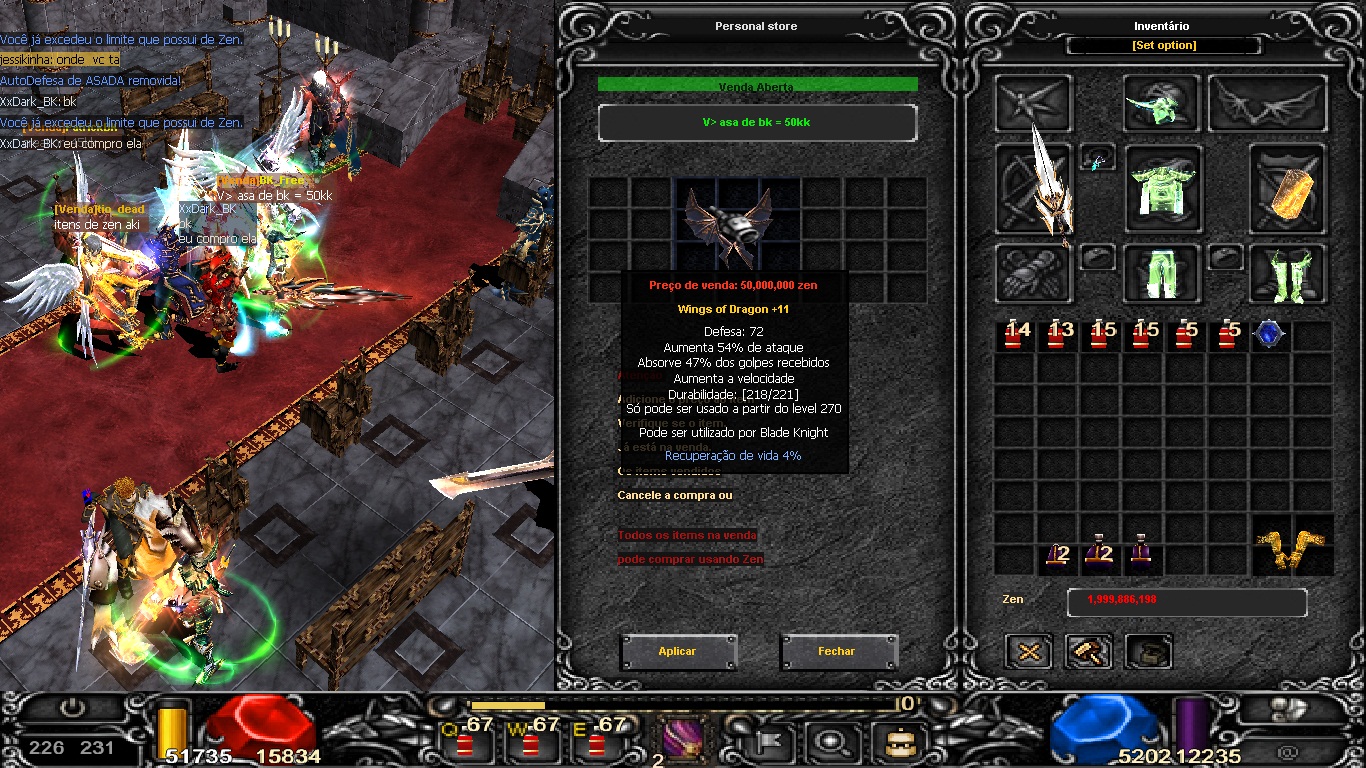This screenshot has width=1366, height=768.
Task: Select the equipped green helm slot
Action: pyautogui.click(x=1161, y=104)
